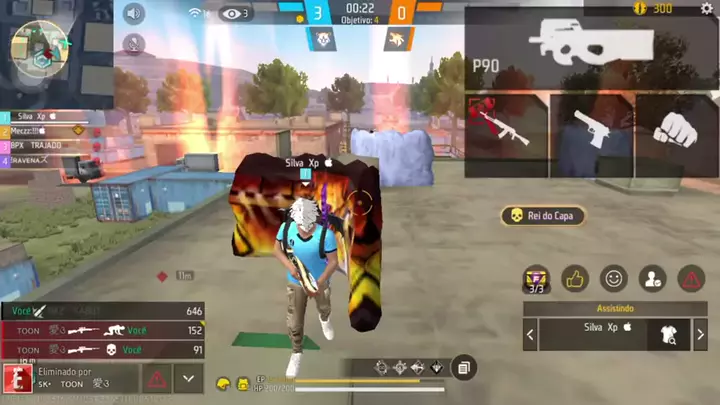Report player with red warning triangle
This screenshot has height=405, width=720.
coord(691,279)
